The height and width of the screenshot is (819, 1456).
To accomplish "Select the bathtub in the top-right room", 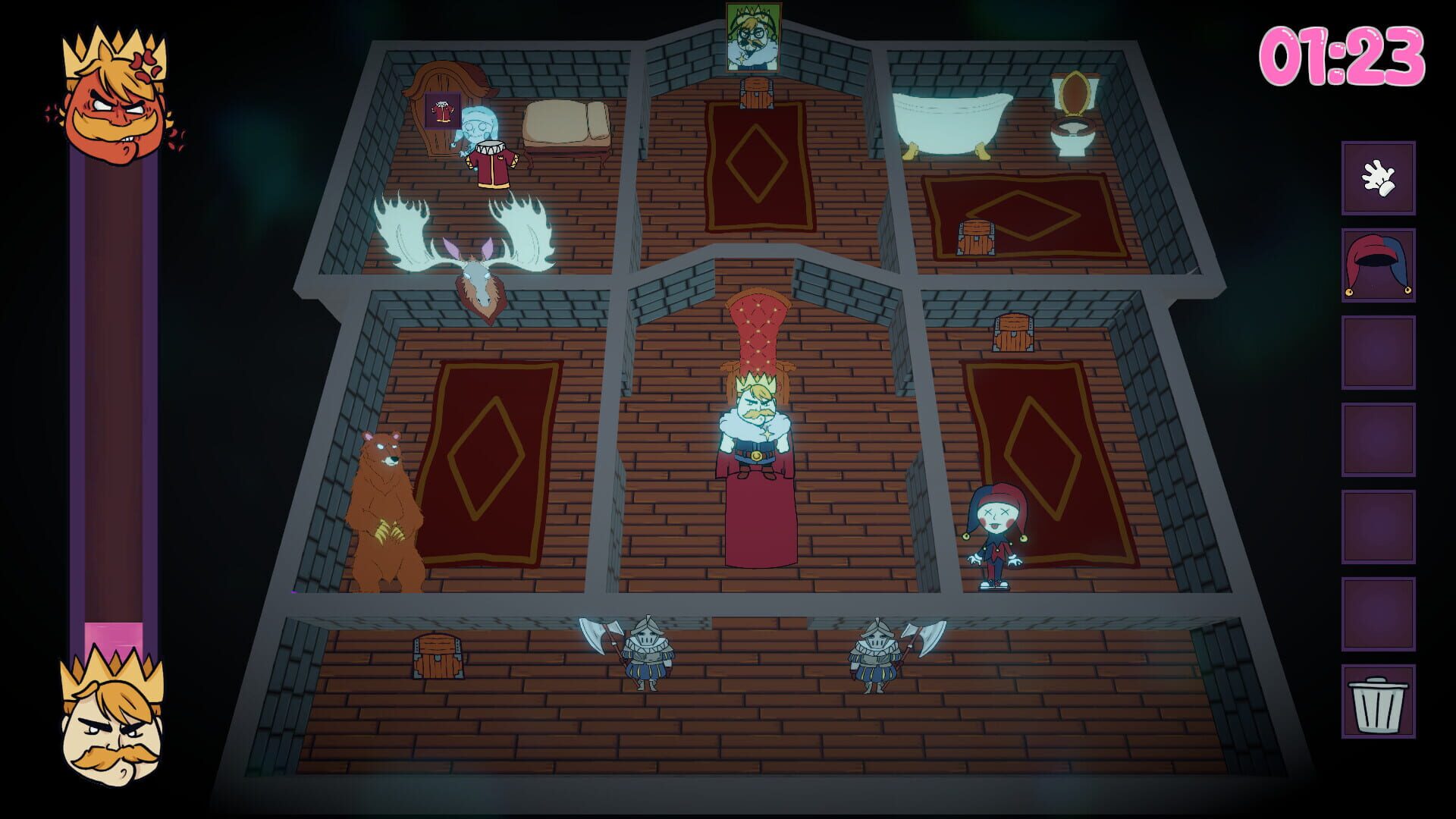I will click(x=952, y=118).
